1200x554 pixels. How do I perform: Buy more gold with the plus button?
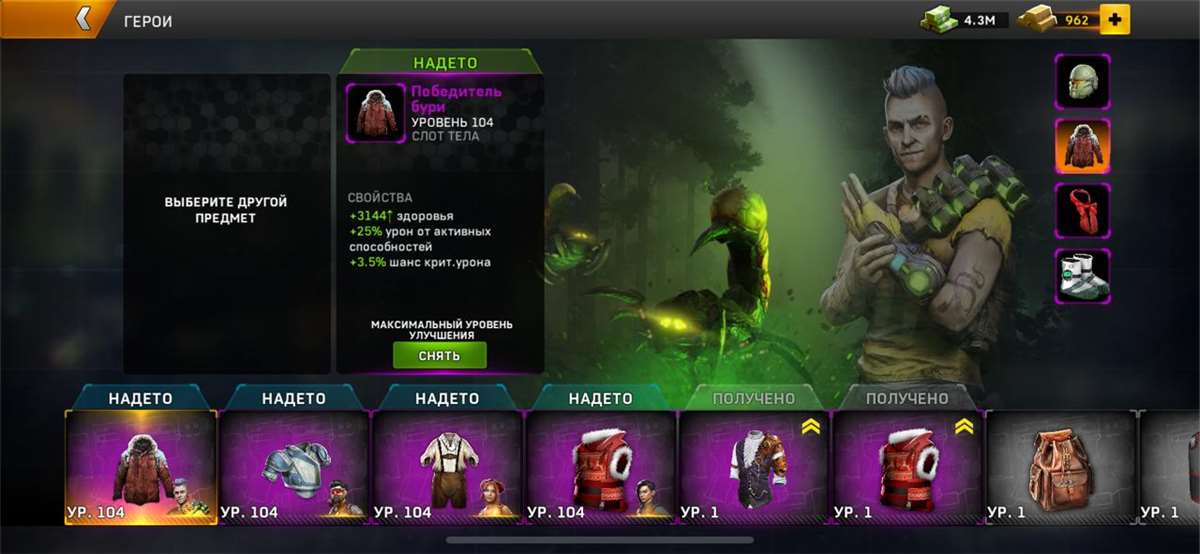click(1114, 19)
